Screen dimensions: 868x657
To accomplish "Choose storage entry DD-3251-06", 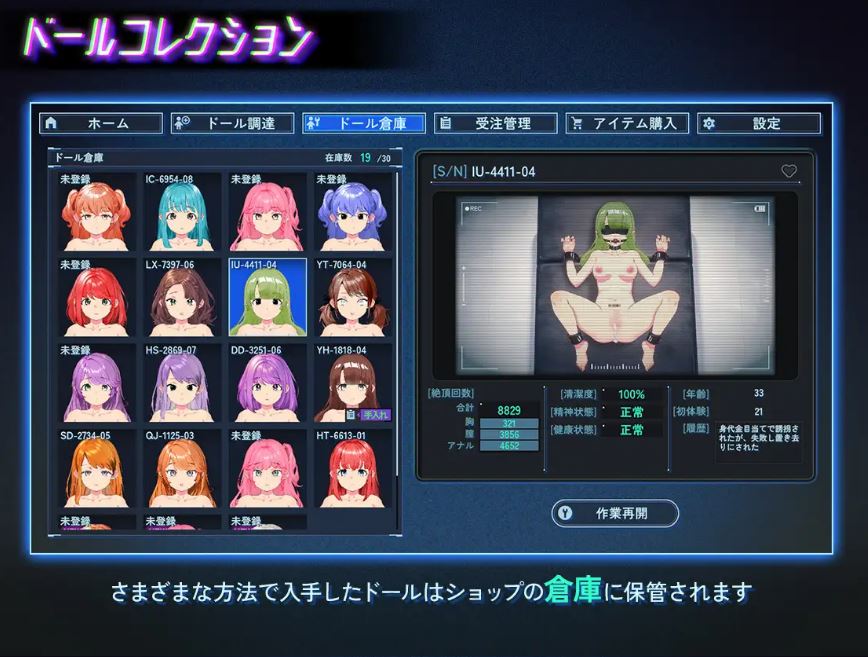I will [x=267, y=383].
